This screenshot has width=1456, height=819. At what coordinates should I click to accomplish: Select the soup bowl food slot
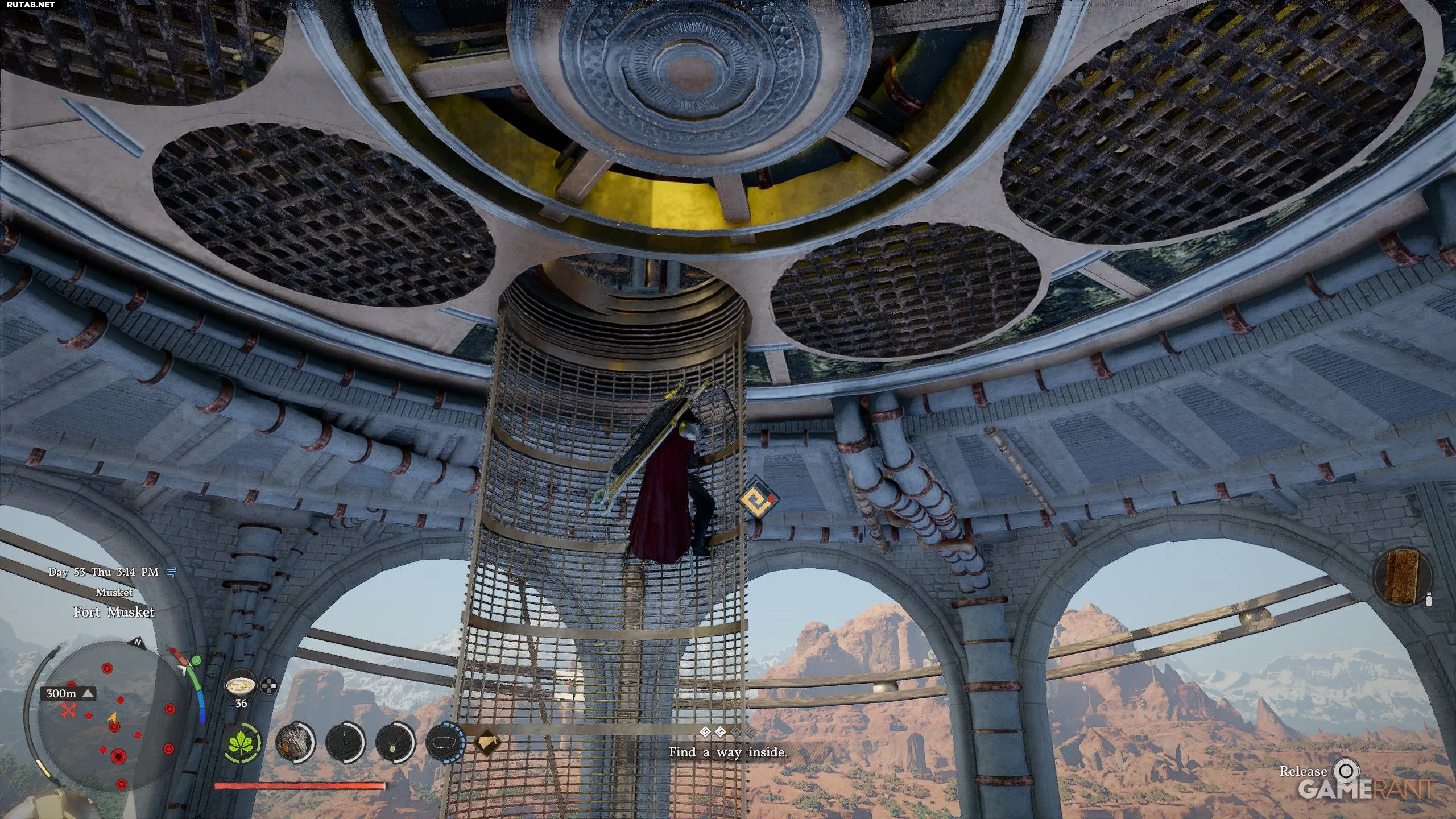coord(241,686)
